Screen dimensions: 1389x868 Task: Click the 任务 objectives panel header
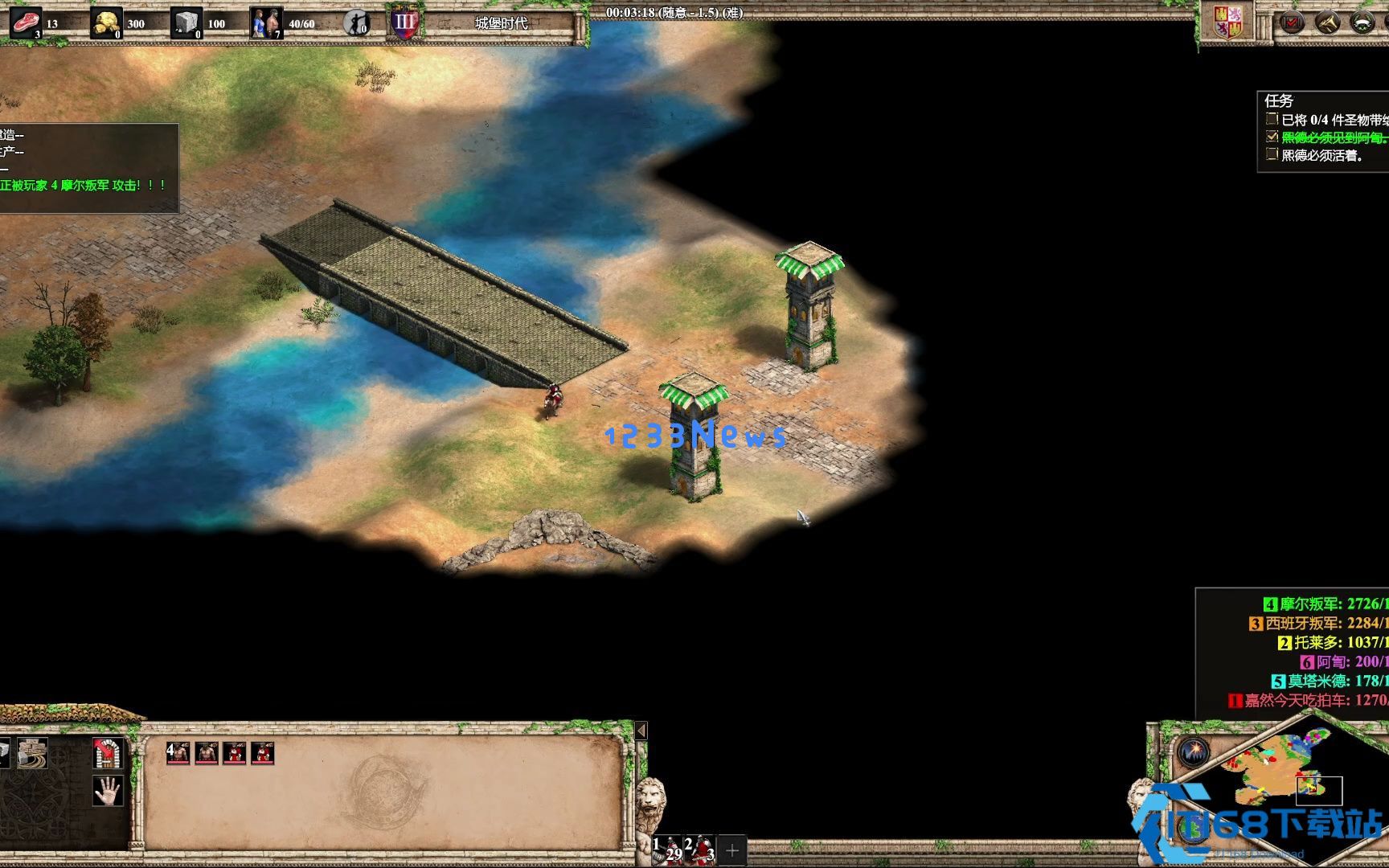tap(1279, 101)
